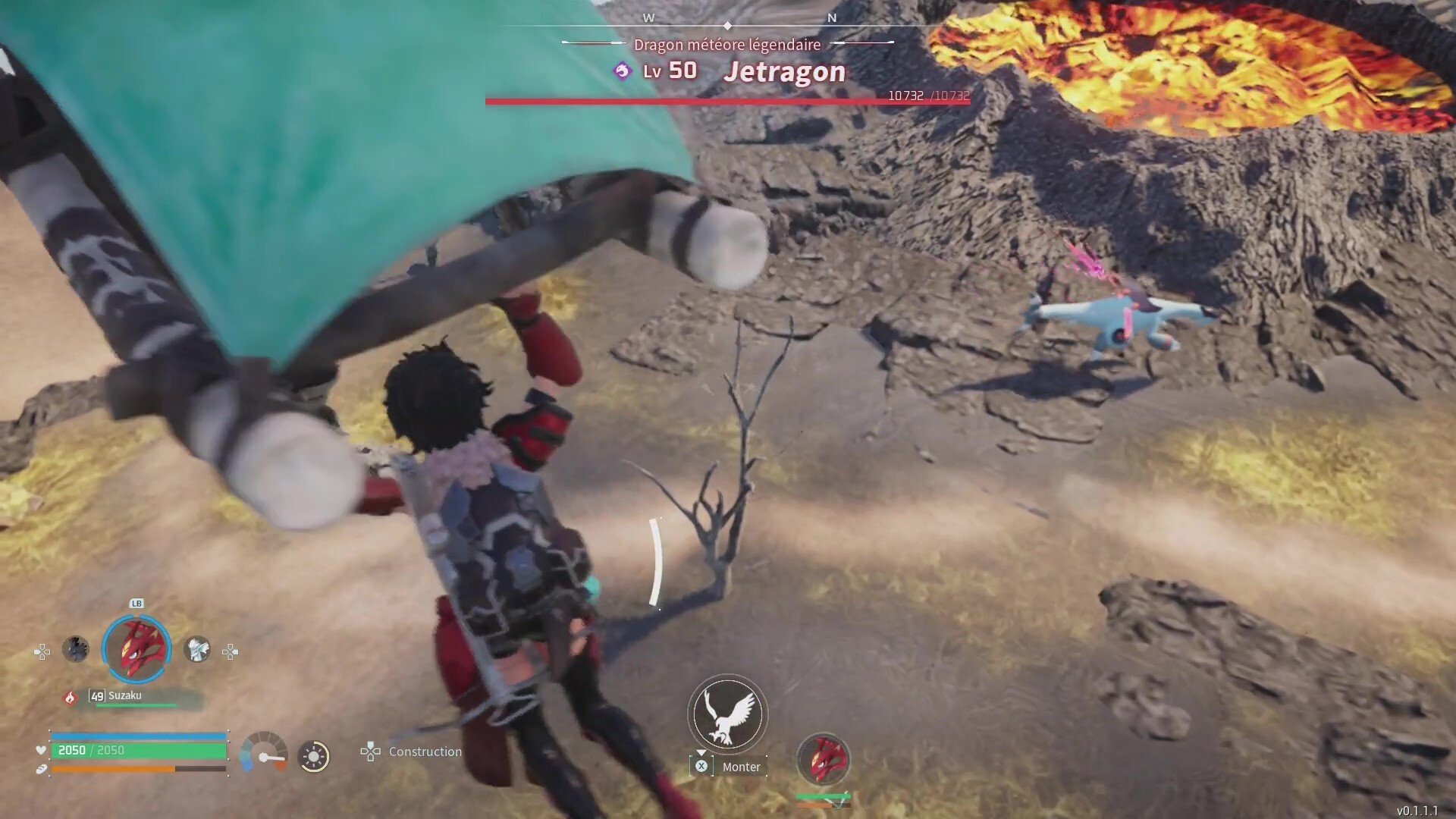Click the small Suzaku portrait near the mount icon
The image size is (1456, 819).
point(824,758)
